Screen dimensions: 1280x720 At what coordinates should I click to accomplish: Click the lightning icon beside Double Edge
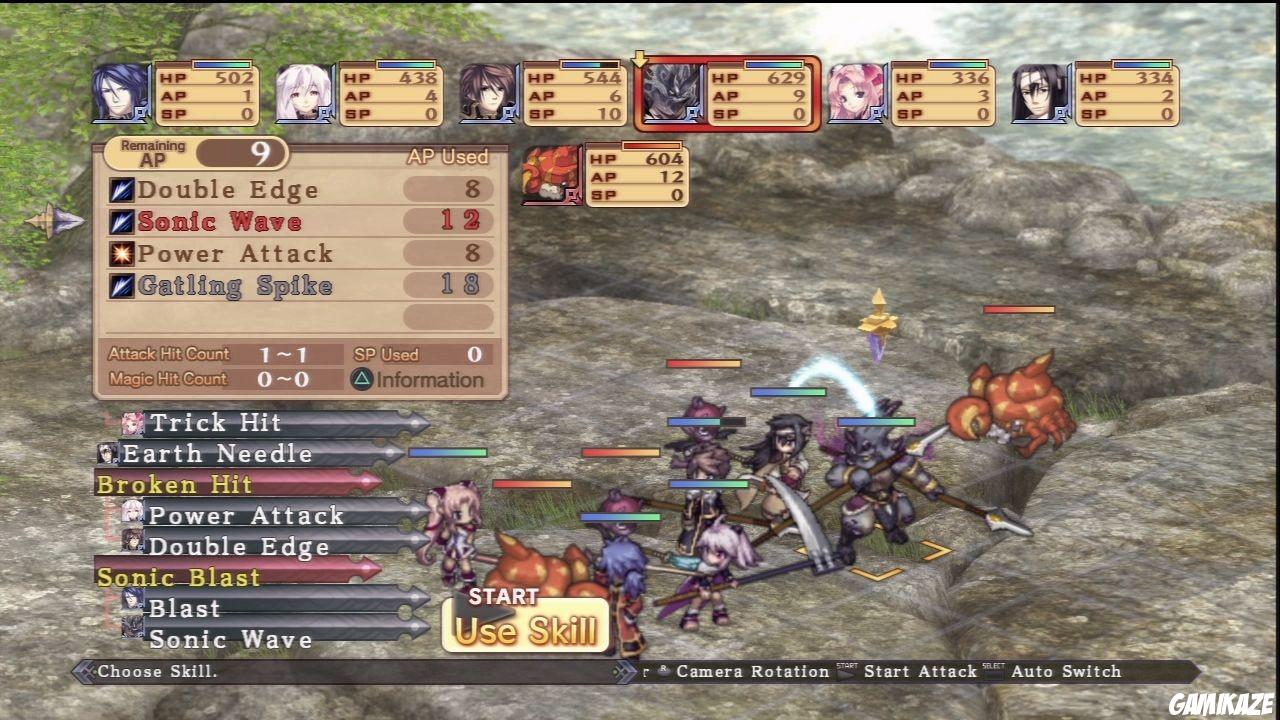[x=120, y=189]
